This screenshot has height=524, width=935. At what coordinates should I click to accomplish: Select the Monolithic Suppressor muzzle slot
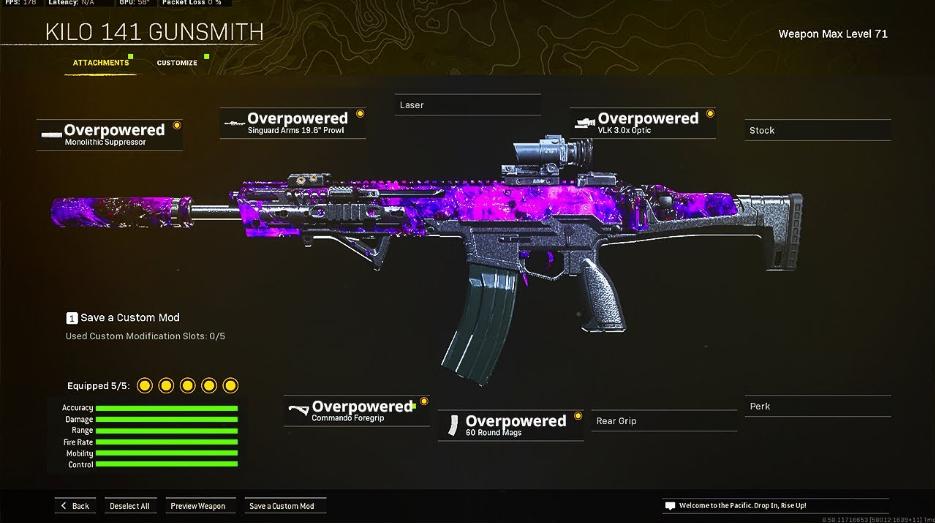click(x=110, y=134)
